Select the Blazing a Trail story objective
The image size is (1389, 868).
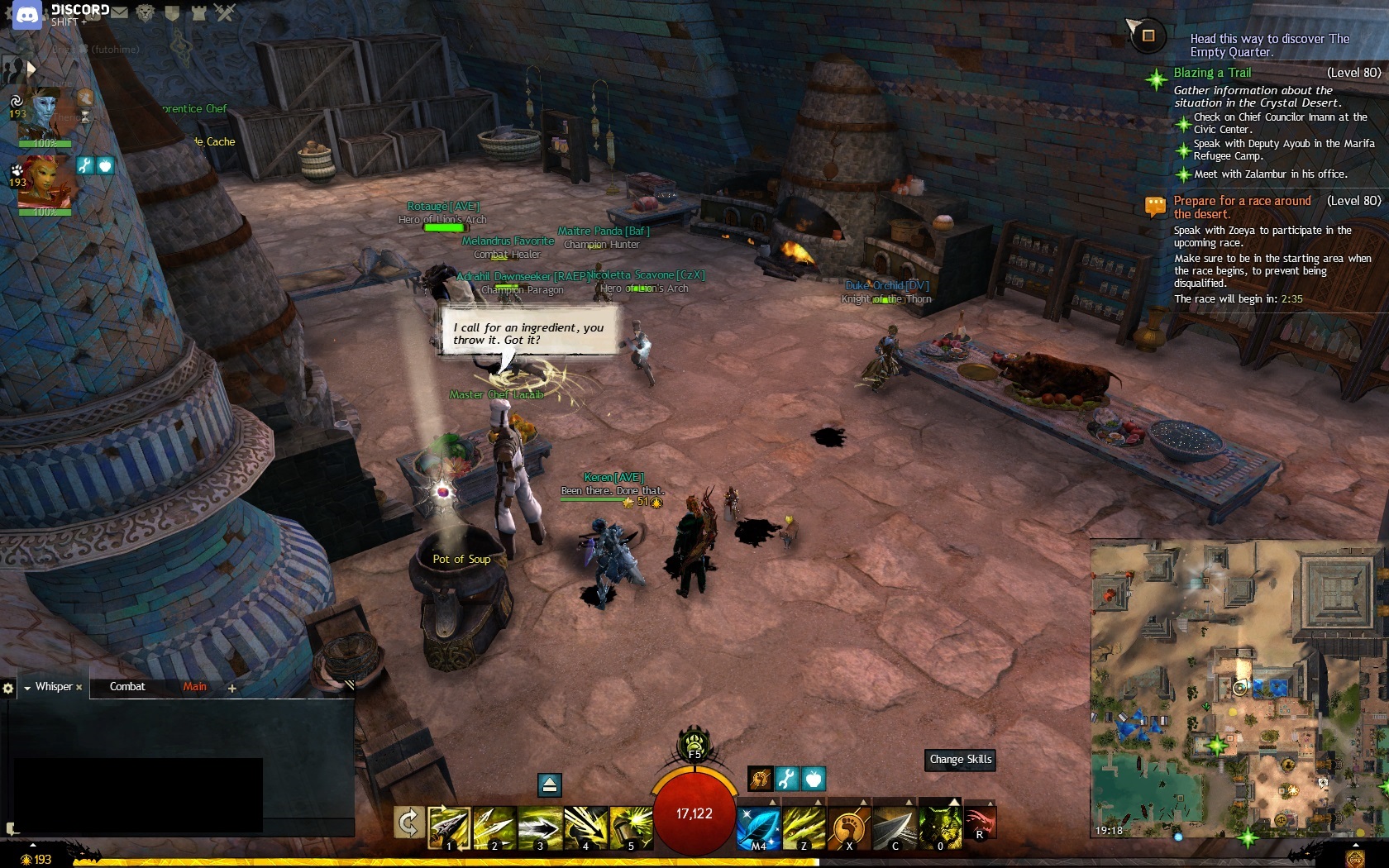pyautogui.click(x=1212, y=73)
